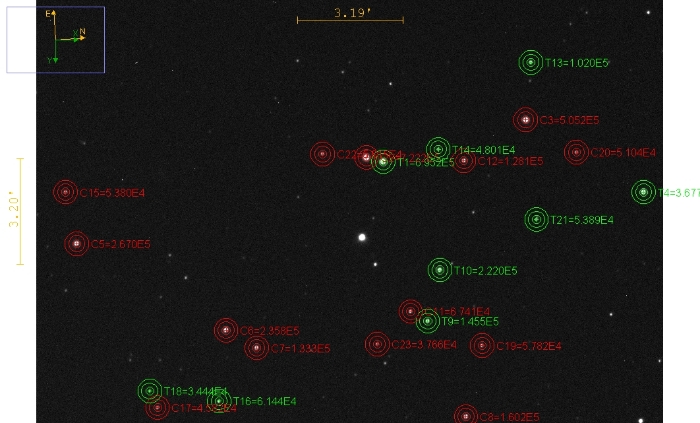This screenshot has height=423, width=700.
Task: Select comparison aperture C5
Action: [x=76, y=243]
